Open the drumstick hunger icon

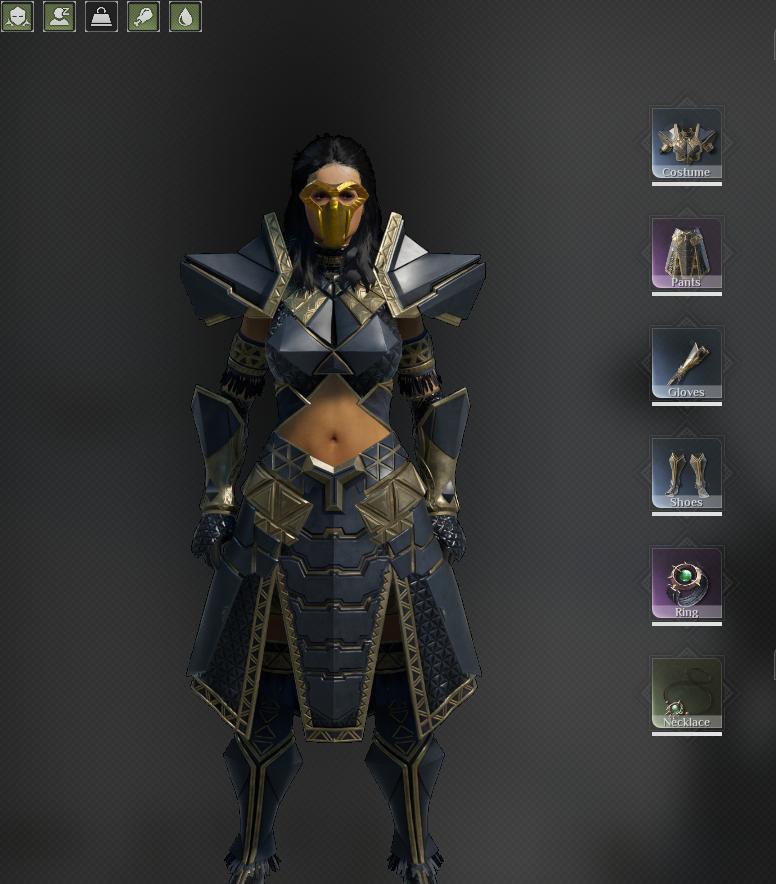144,16
